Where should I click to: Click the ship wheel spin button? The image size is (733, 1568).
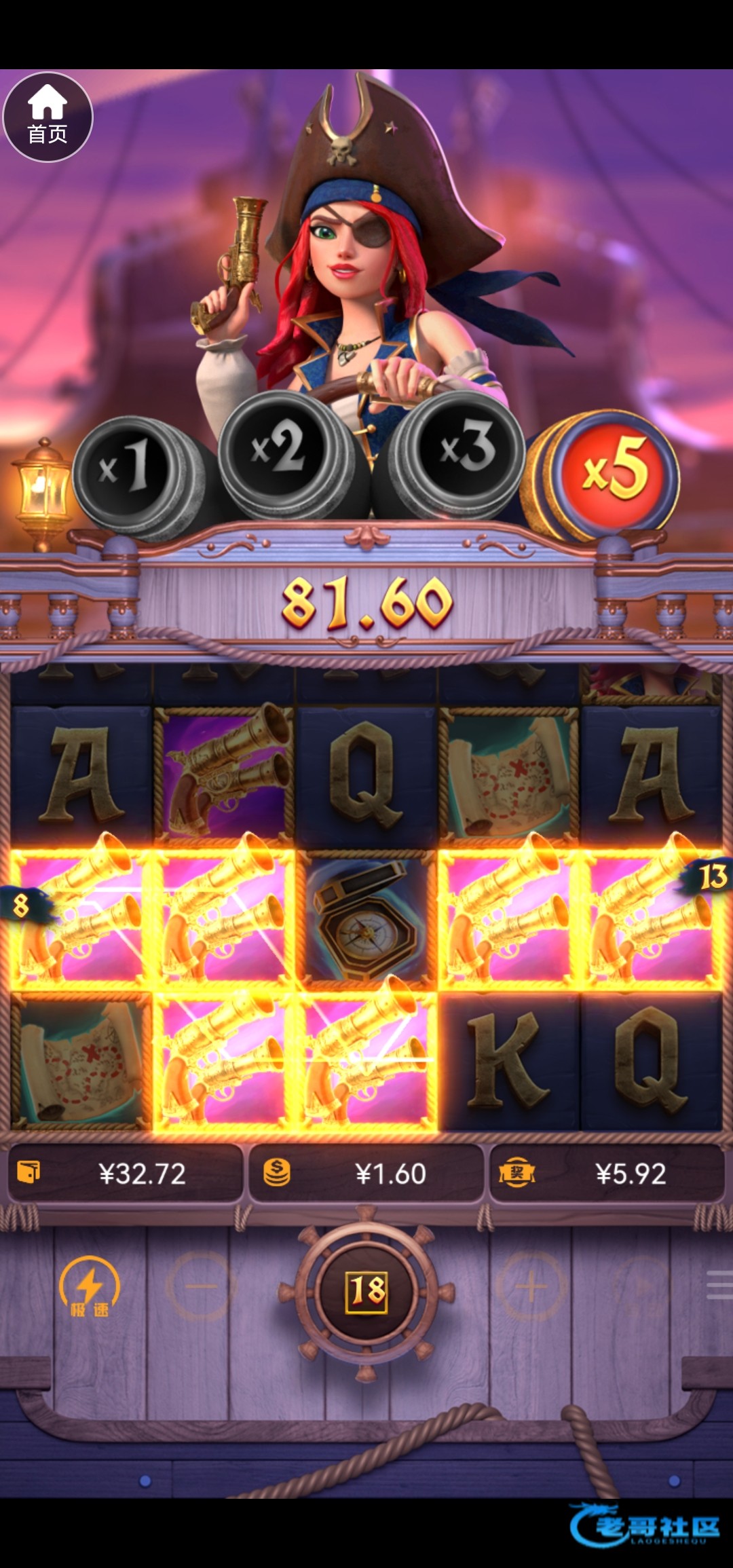coord(366,1290)
